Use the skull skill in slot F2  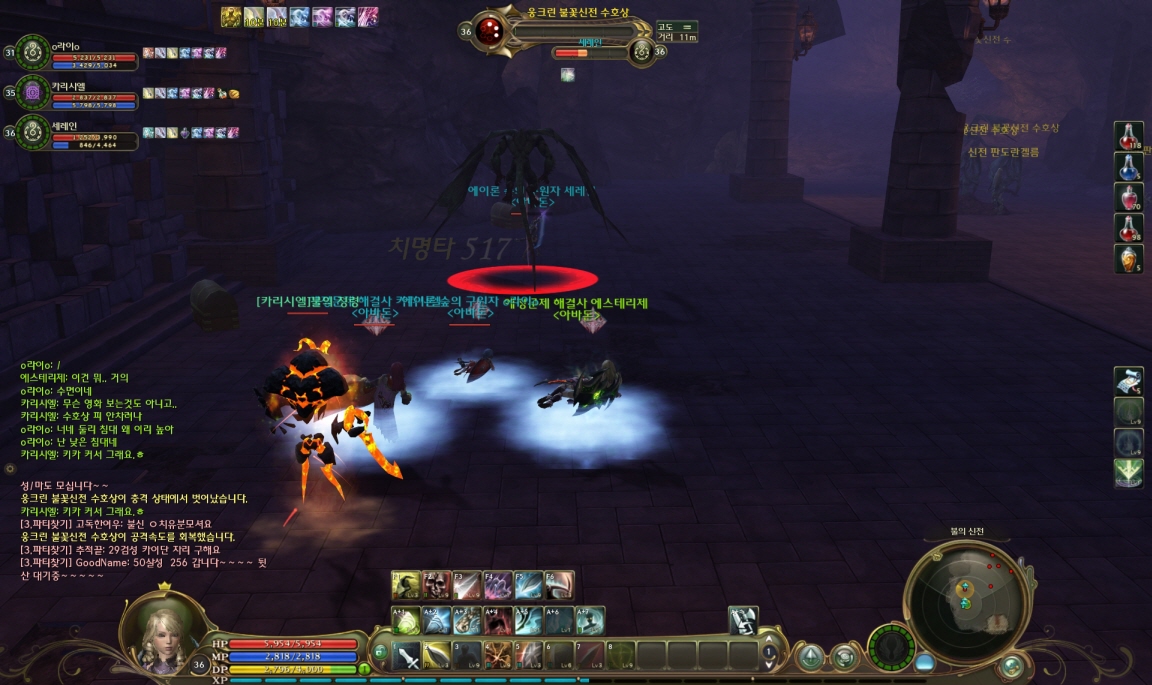[436, 585]
